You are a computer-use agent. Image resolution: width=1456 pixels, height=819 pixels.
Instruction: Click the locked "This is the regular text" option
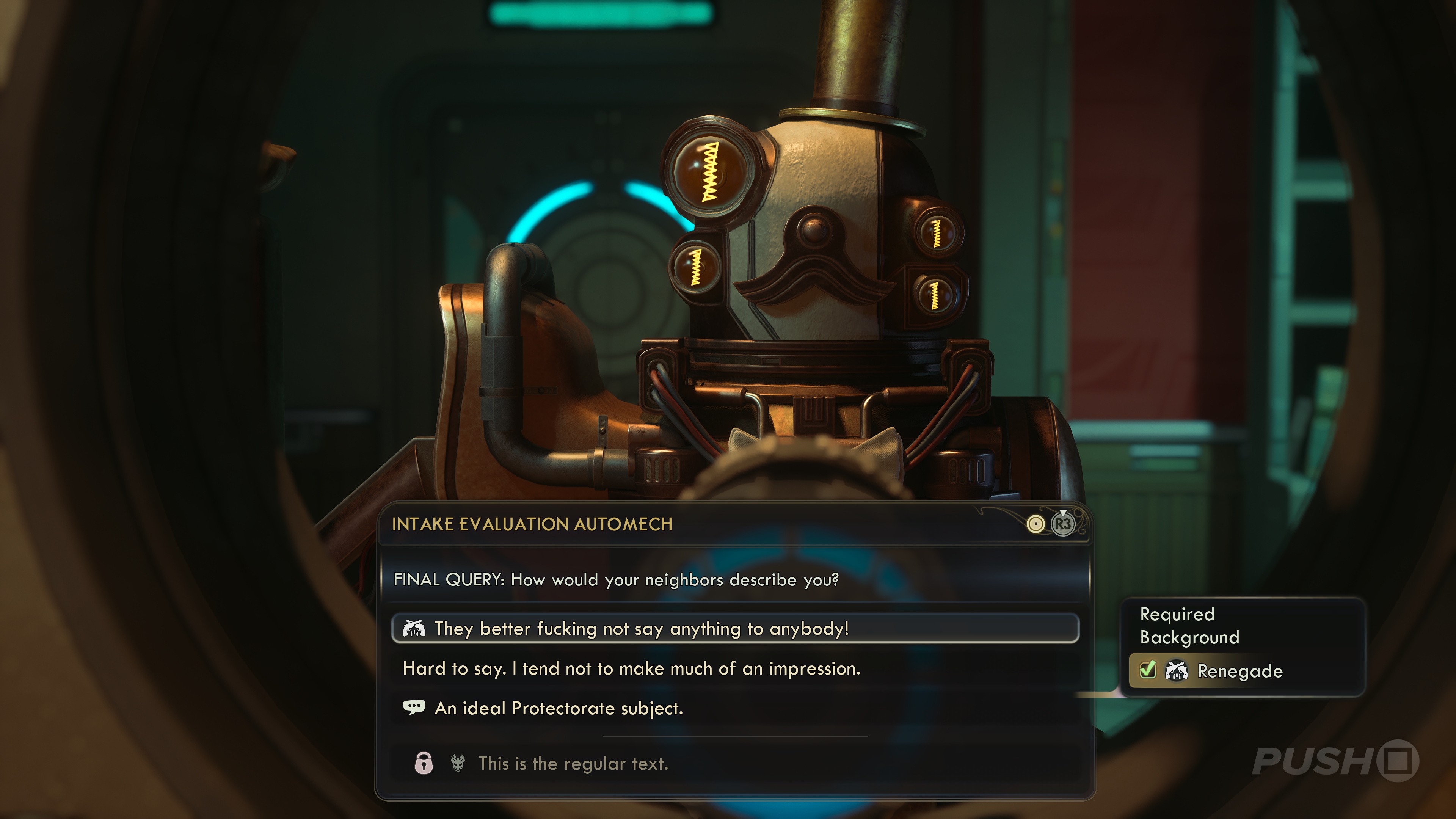[x=573, y=764]
